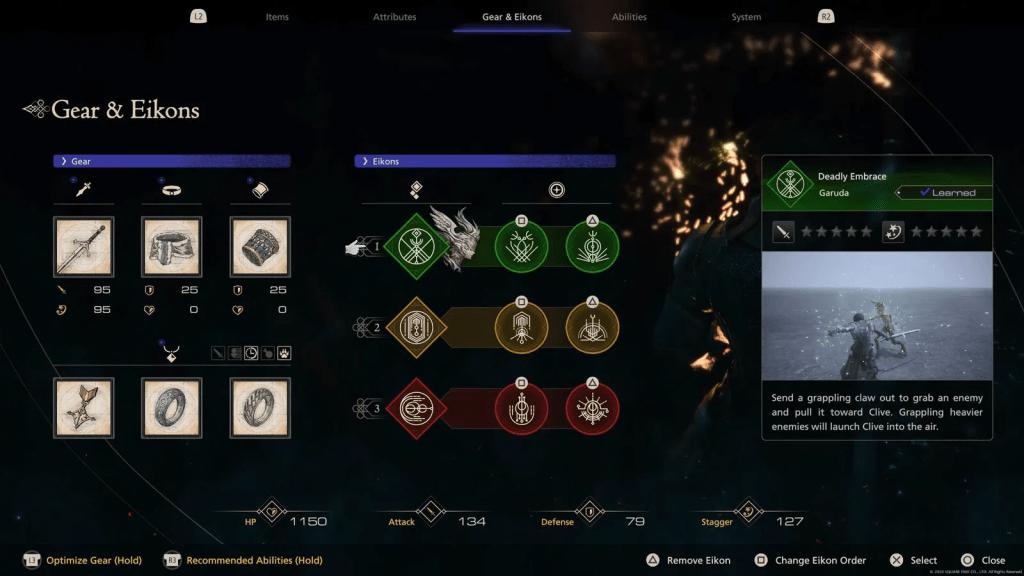Viewport: 1024px width, 576px height.
Task: Select the Gear & Eikons tab
Action: coord(512,17)
